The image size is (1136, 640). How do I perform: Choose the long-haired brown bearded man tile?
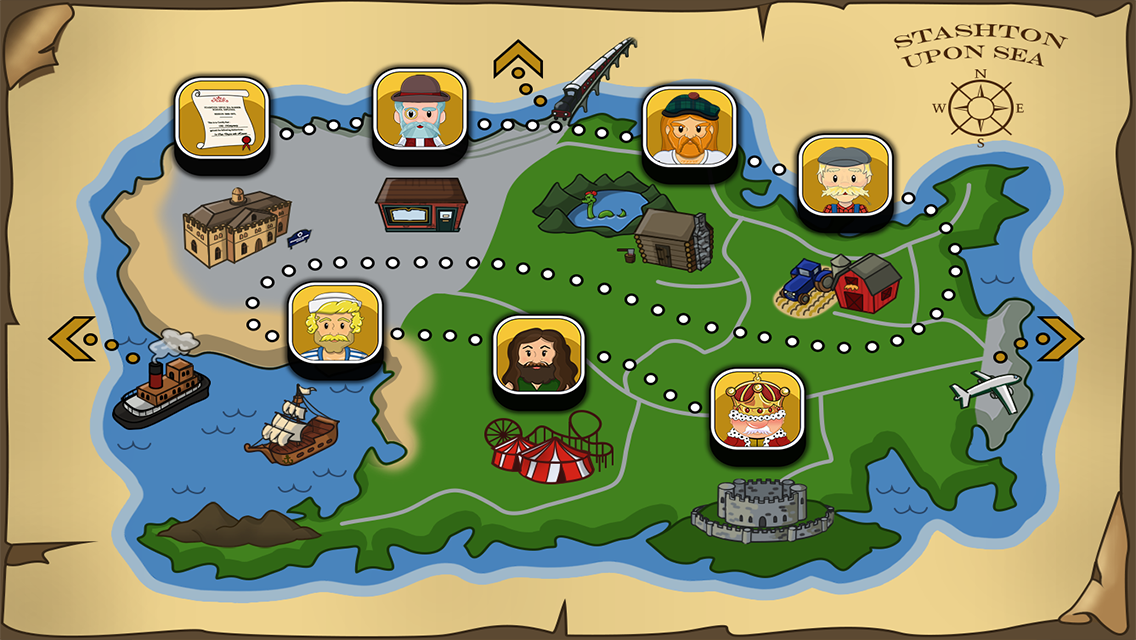pos(539,358)
